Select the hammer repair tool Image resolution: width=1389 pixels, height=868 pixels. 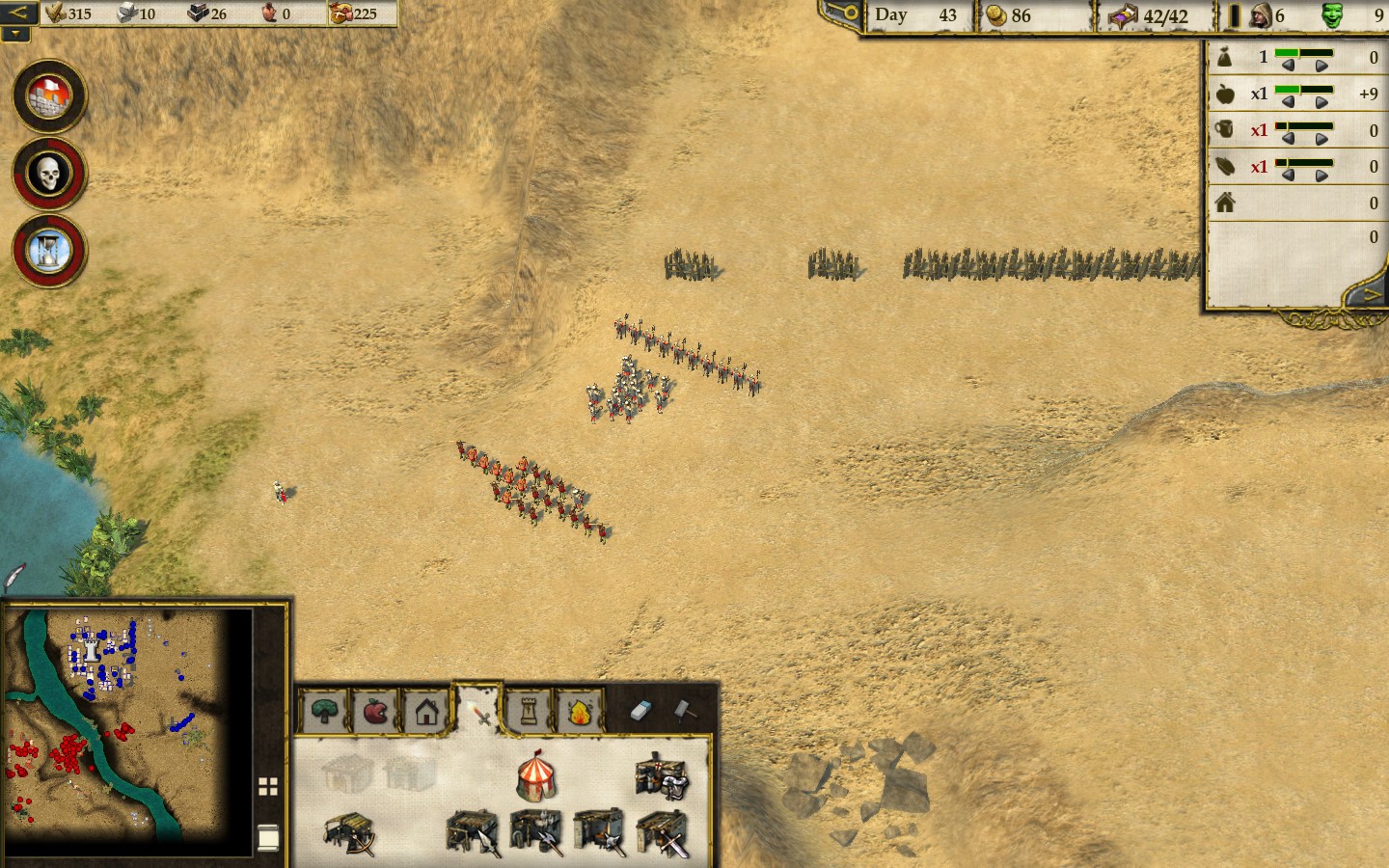click(684, 711)
